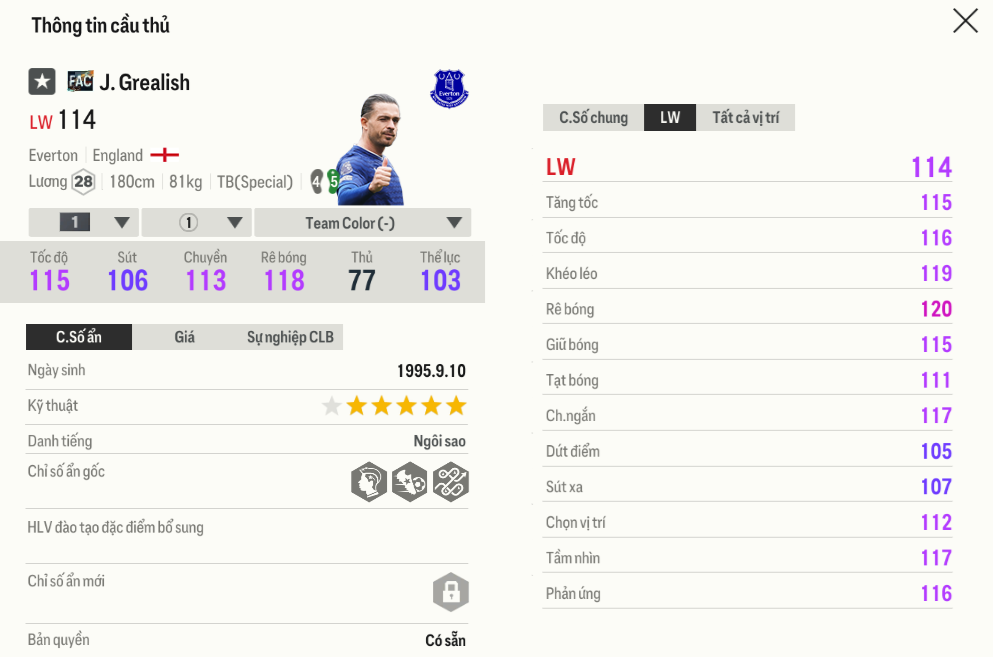This screenshot has height=657, width=993.
Task: Open the circled 1 level dropdown
Action: click(197, 222)
